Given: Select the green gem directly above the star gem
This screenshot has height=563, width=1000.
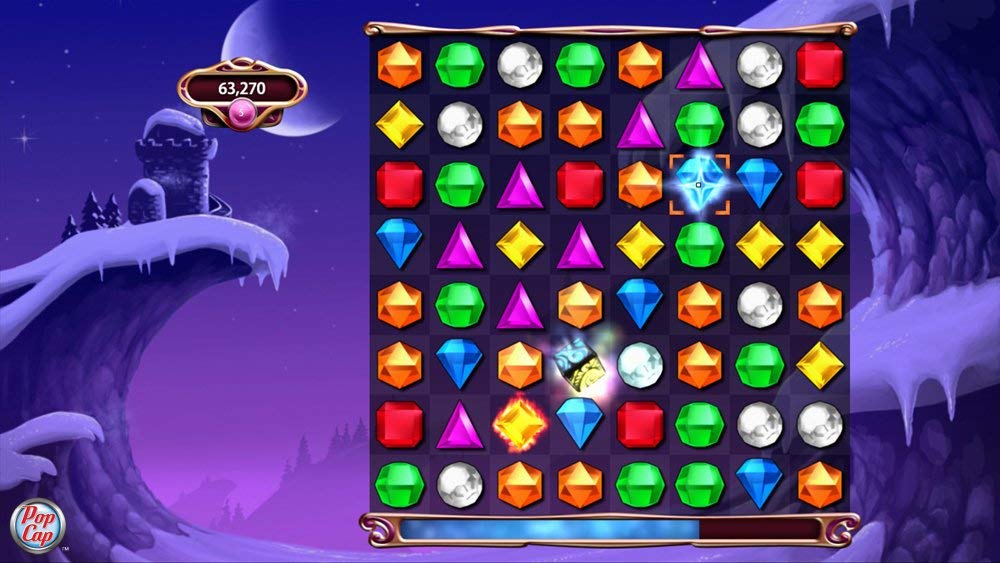Looking at the screenshot, I should click(699, 124).
